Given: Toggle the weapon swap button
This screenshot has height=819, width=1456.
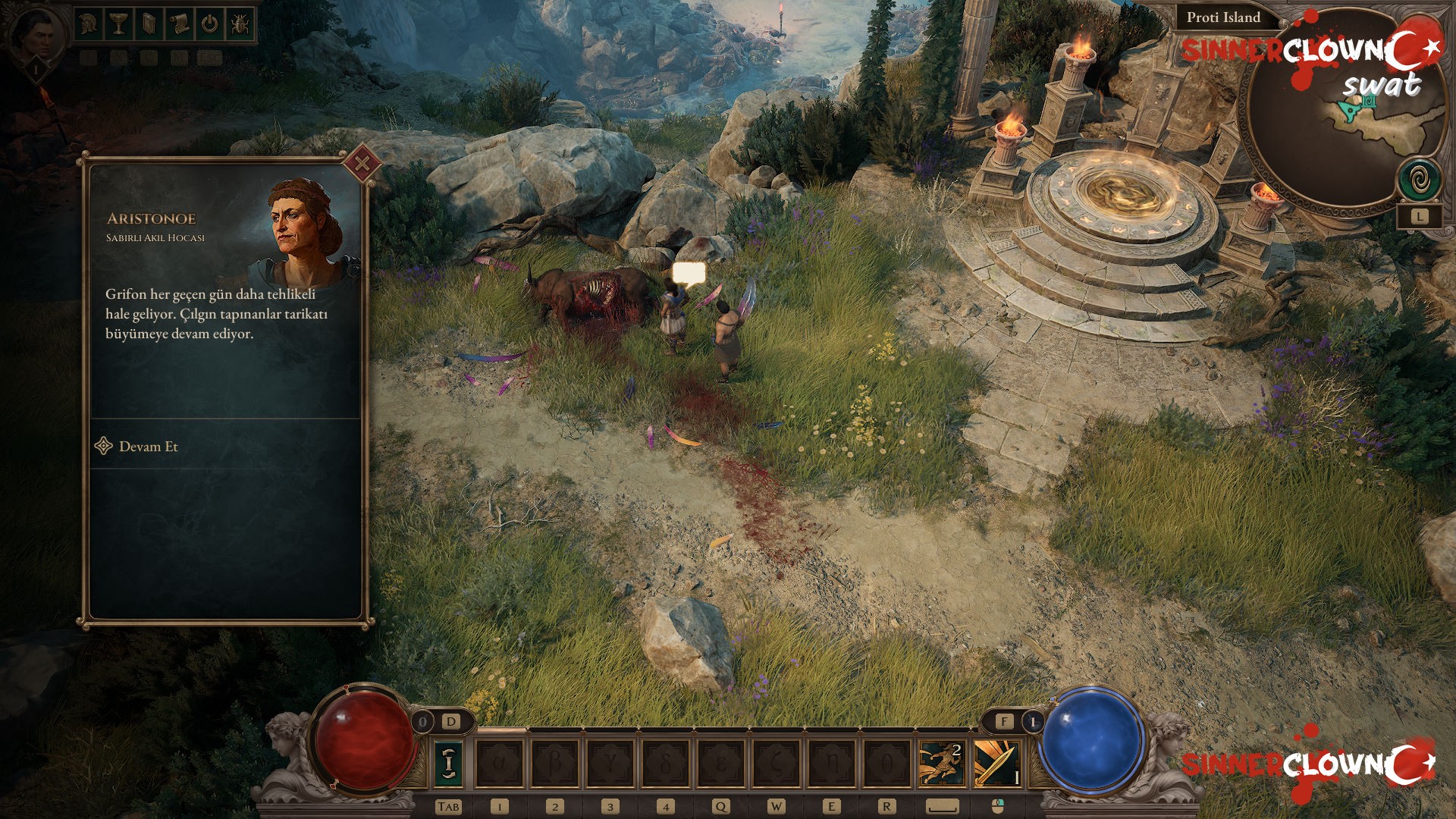Looking at the screenshot, I should click(449, 763).
